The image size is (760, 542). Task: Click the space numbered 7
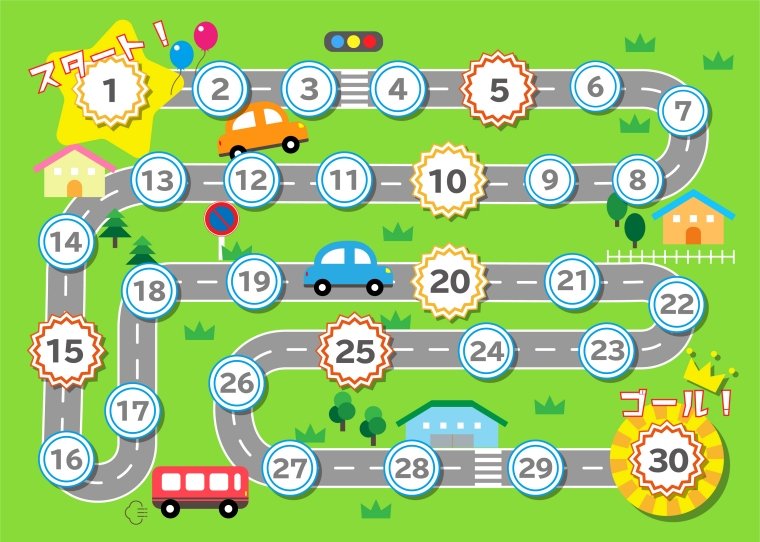[683, 110]
